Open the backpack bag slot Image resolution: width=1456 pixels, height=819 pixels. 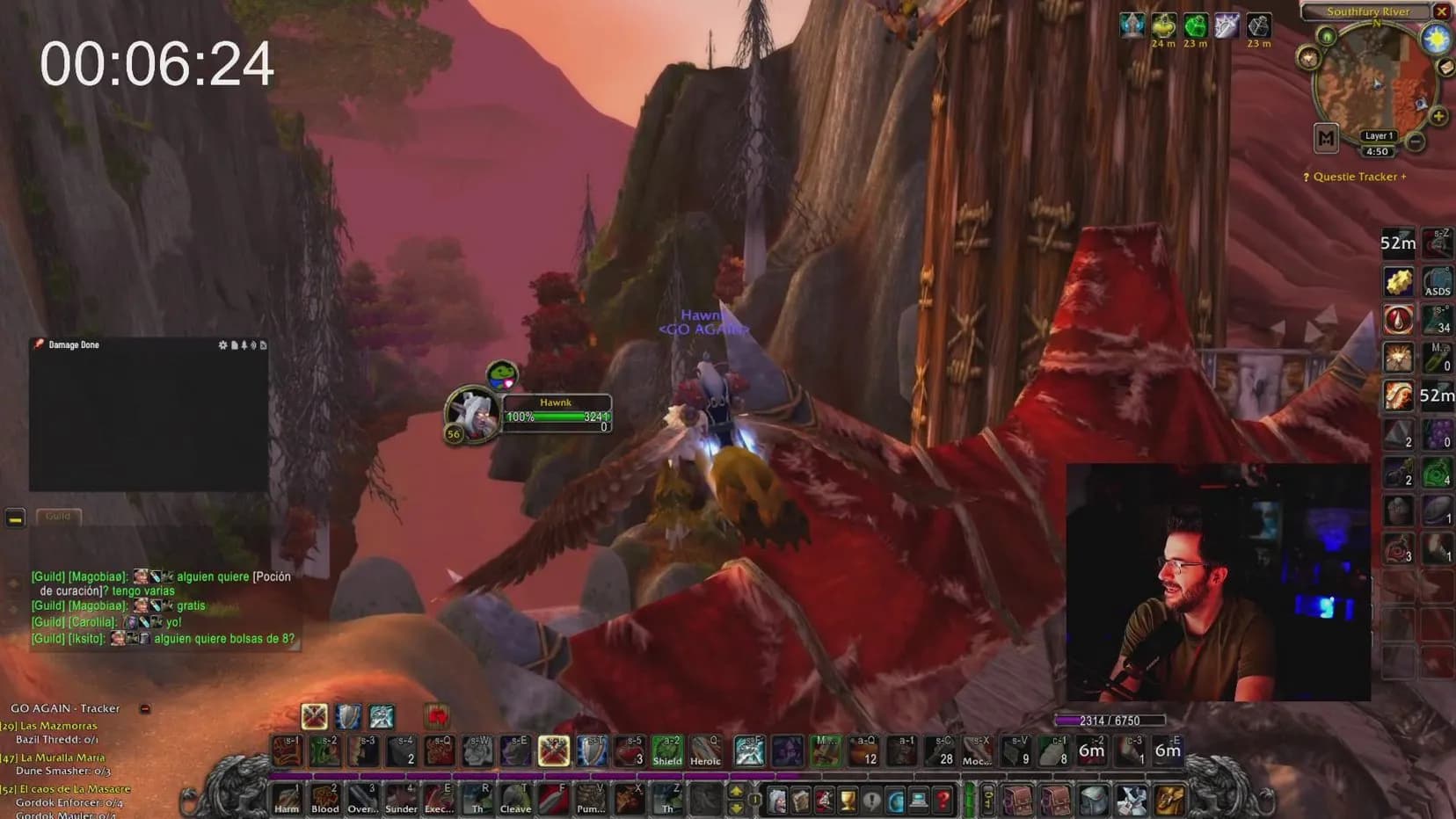click(1170, 800)
